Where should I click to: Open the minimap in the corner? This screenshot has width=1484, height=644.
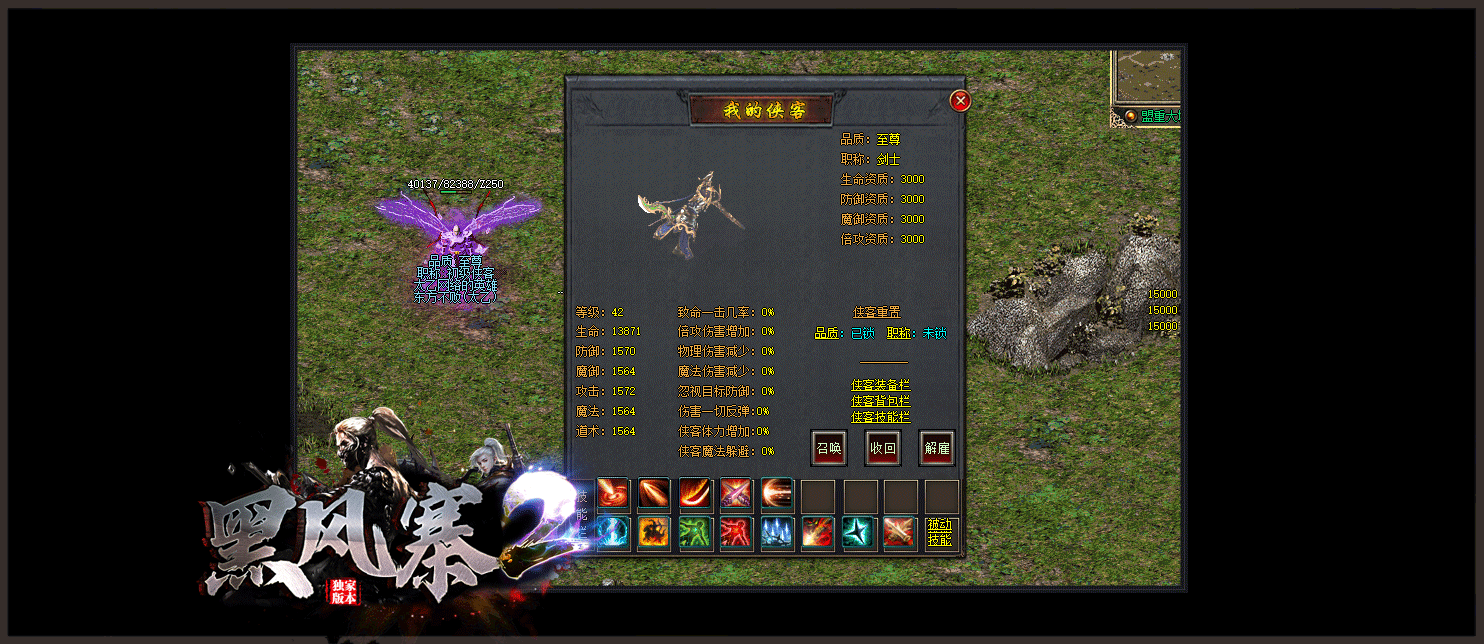click(1147, 77)
